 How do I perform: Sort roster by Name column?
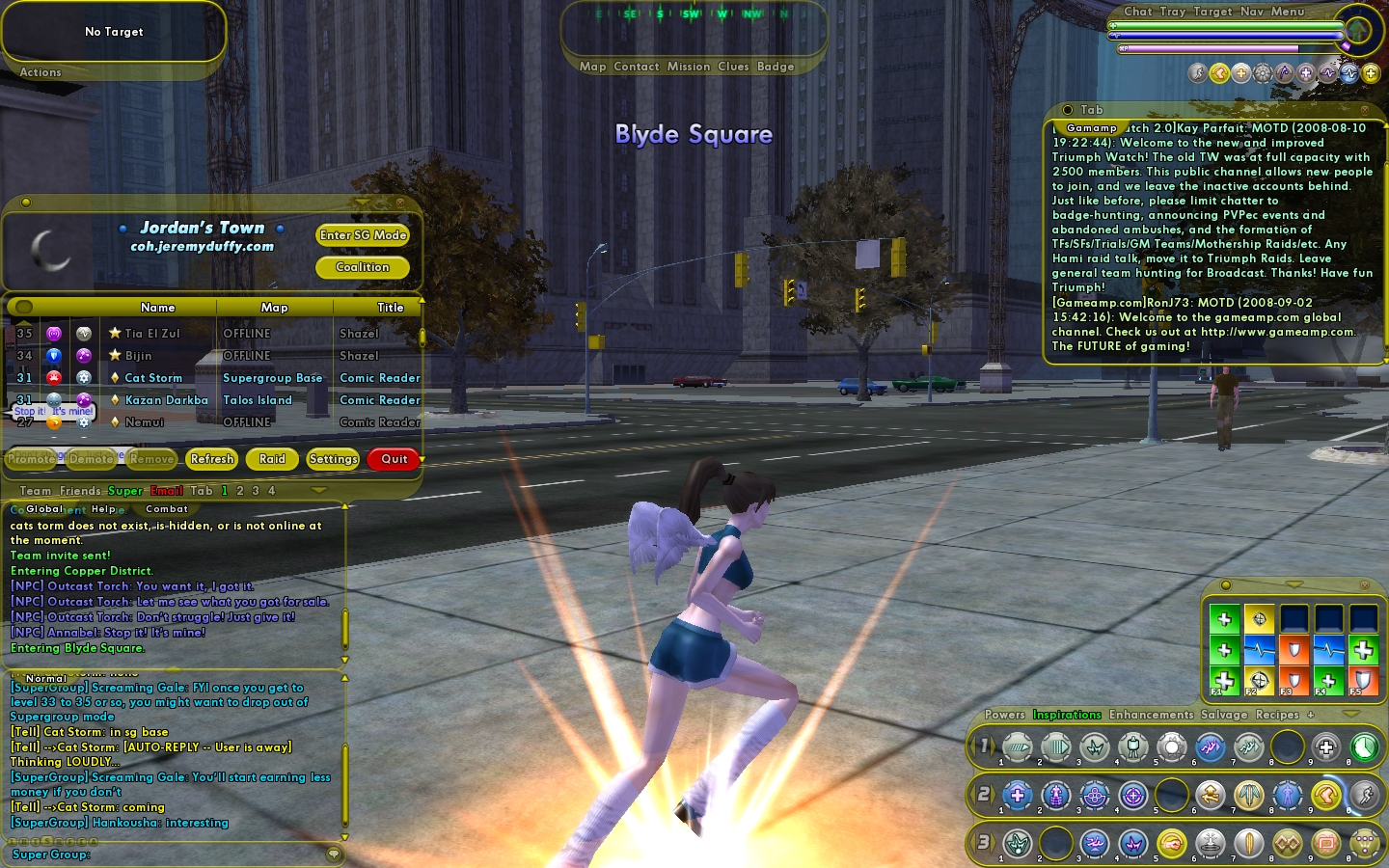(157, 308)
